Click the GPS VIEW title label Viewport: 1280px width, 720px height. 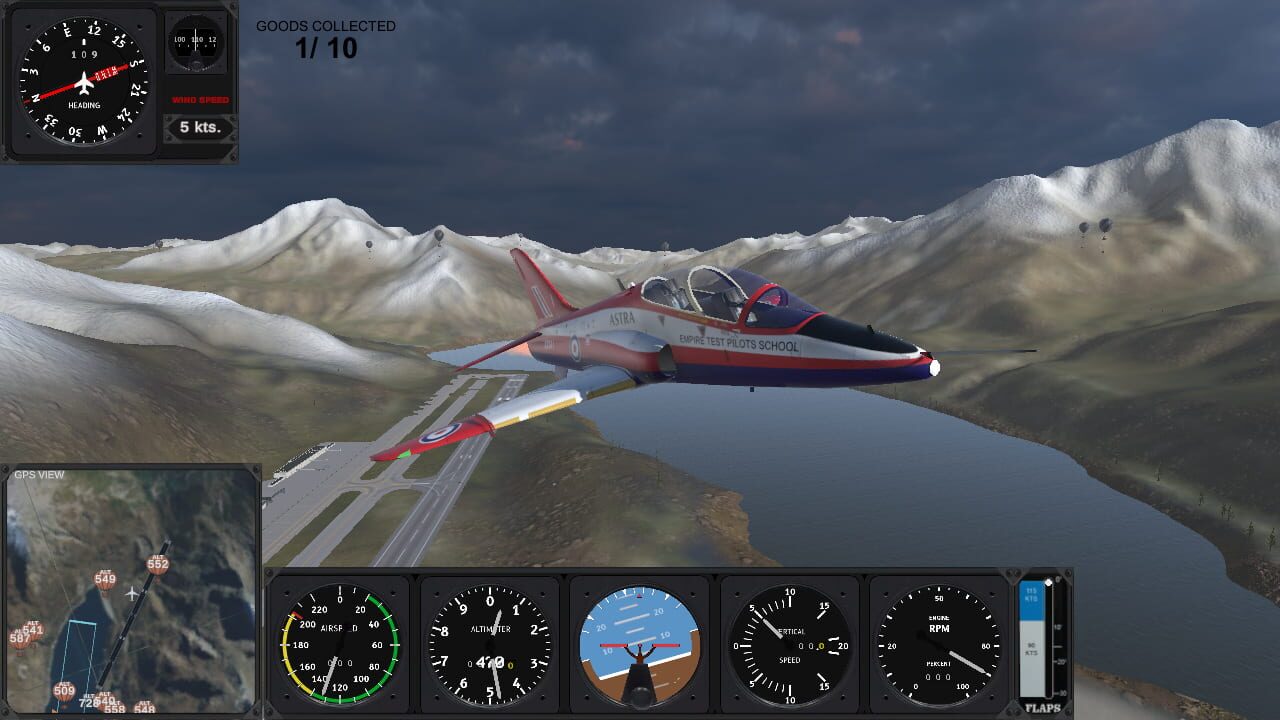(39, 475)
